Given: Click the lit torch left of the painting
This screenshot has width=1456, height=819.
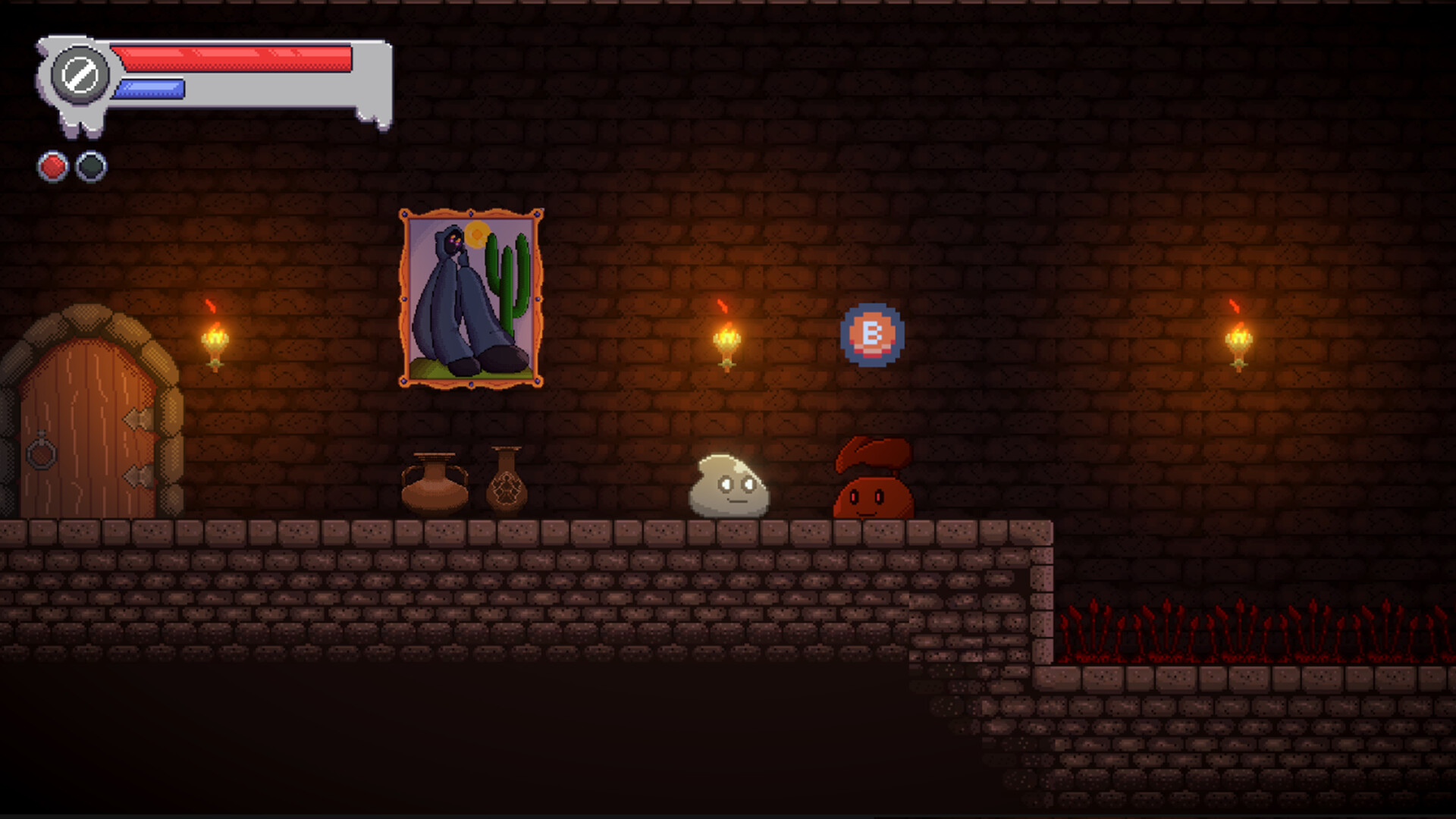Looking at the screenshot, I should coord(215,340).
